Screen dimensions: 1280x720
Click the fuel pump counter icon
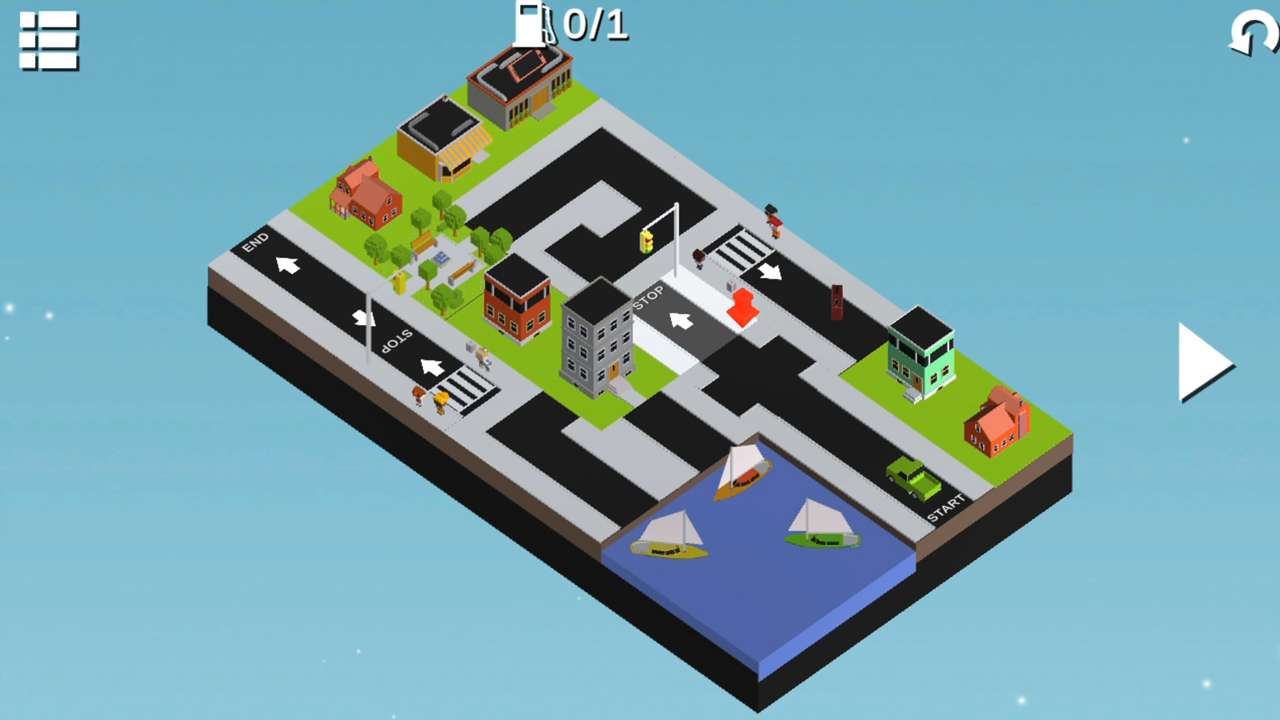[531, 24]
